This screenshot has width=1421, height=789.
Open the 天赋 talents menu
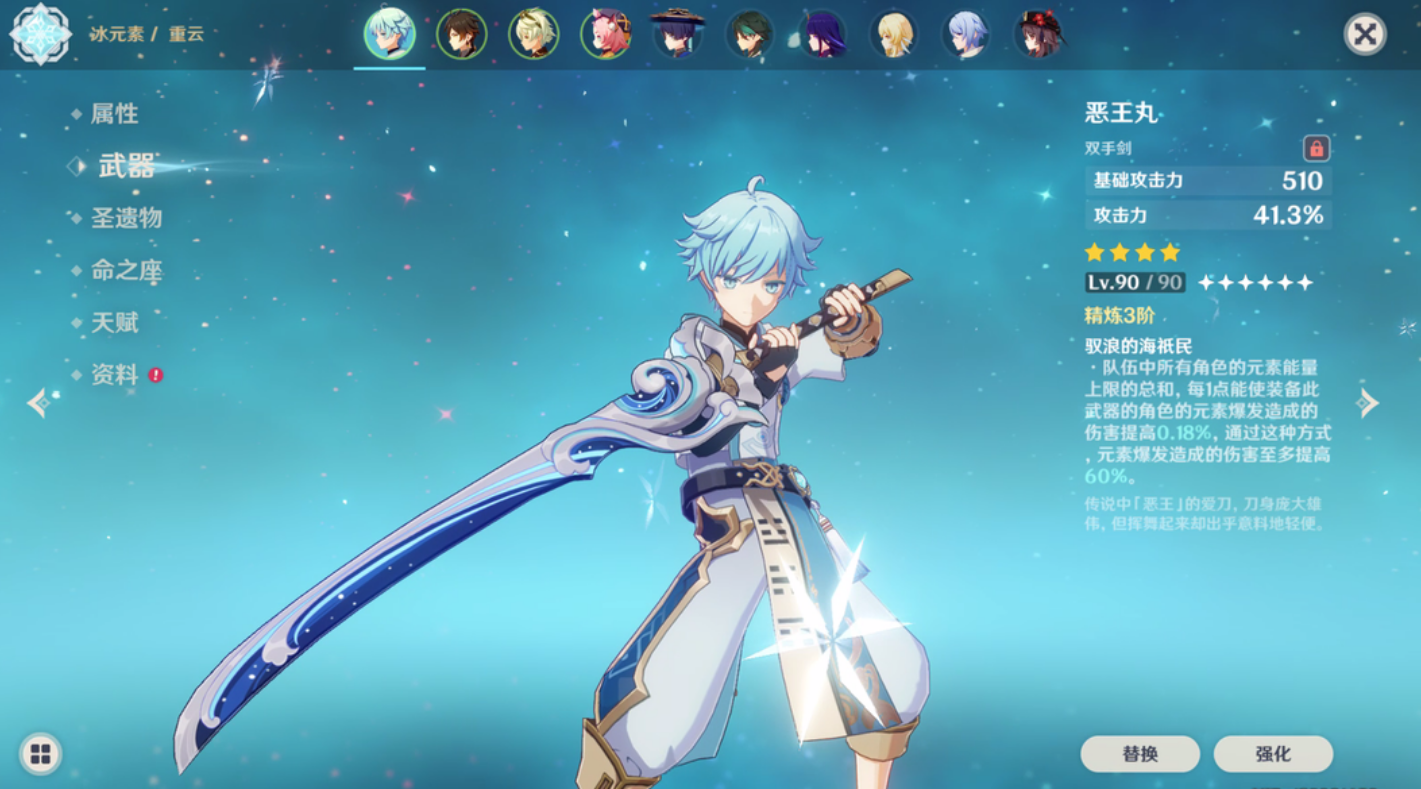tap(114, 322)
